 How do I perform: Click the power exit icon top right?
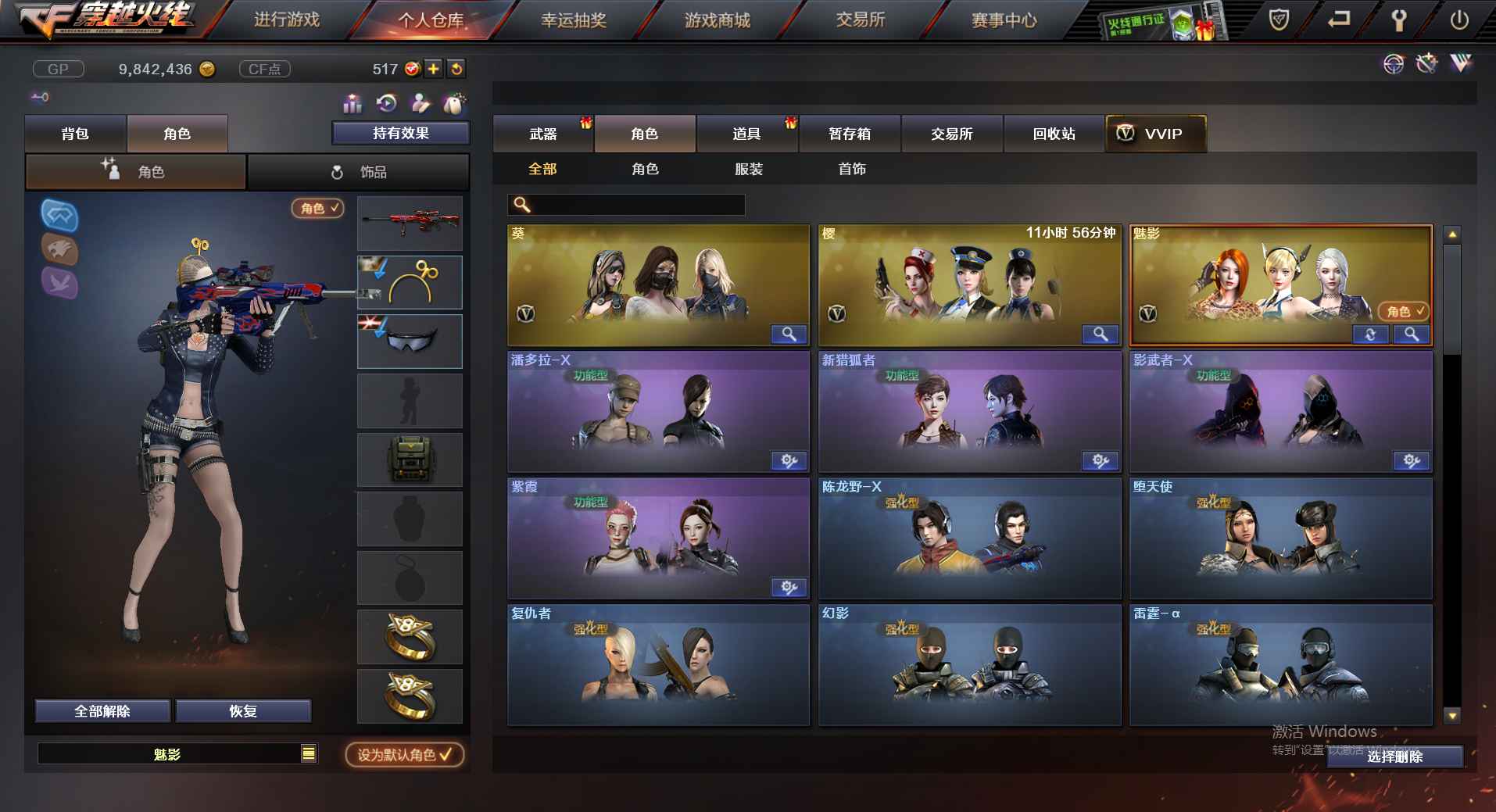[1460, 20]
